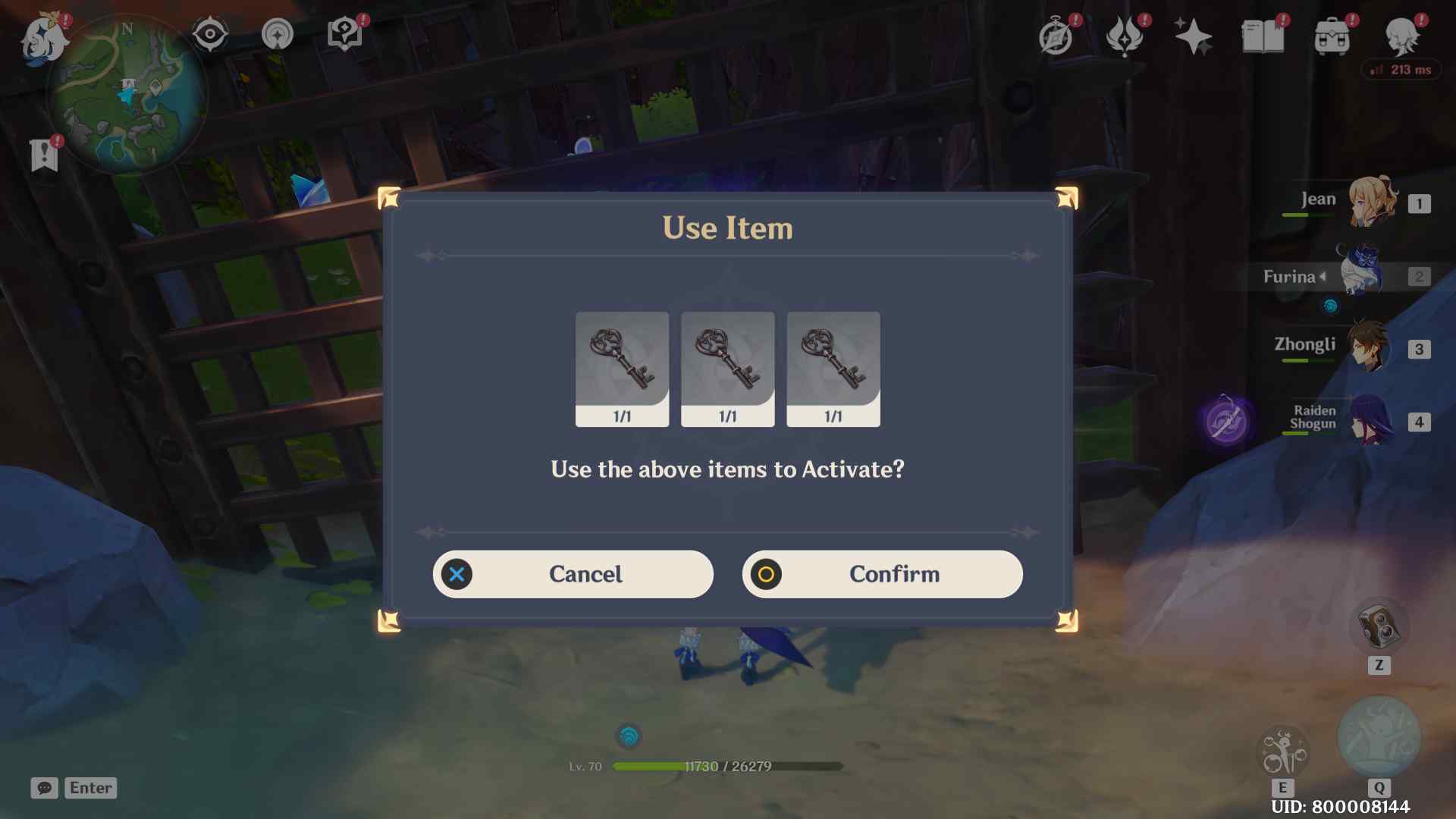Open the character menu icon
Image resolution: width=1456 pixels, height=819 pixels.
[1401, 36]
